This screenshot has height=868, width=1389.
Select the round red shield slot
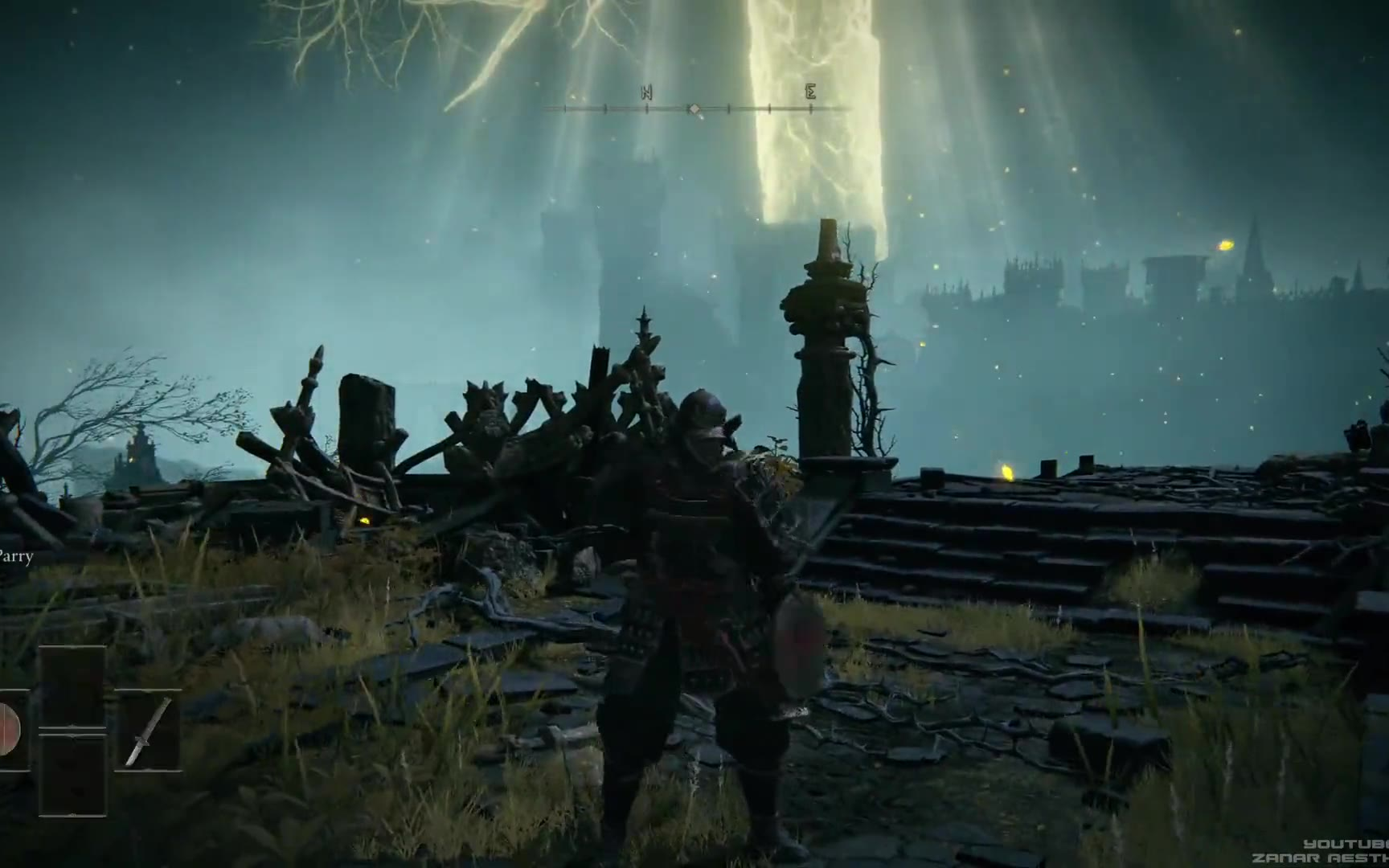pos(10,731)
